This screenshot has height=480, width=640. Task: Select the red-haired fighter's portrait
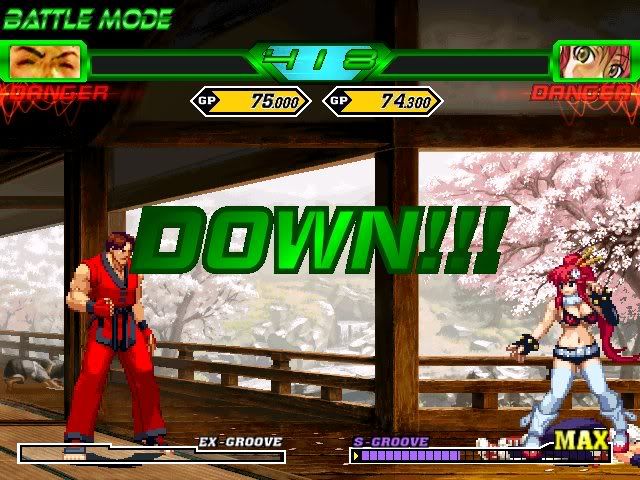[x=593, y=62]
